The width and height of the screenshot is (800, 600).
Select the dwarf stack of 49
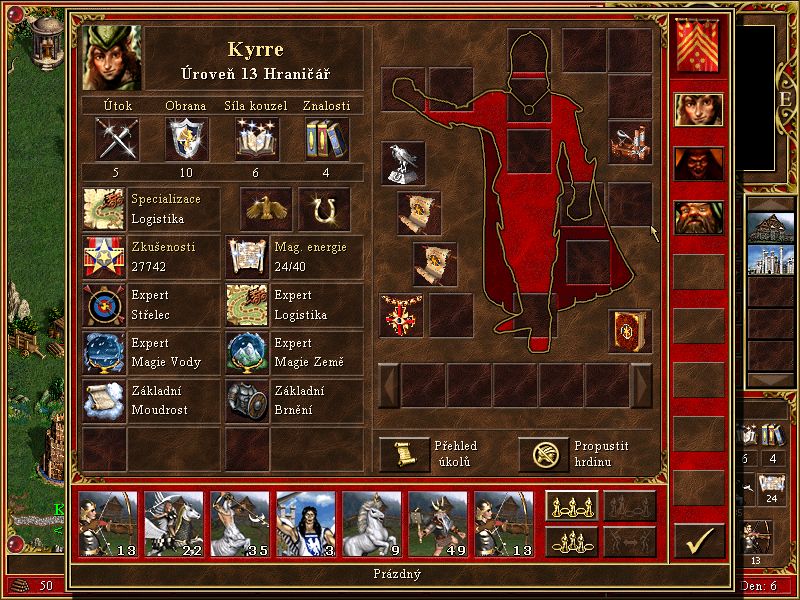437,523
